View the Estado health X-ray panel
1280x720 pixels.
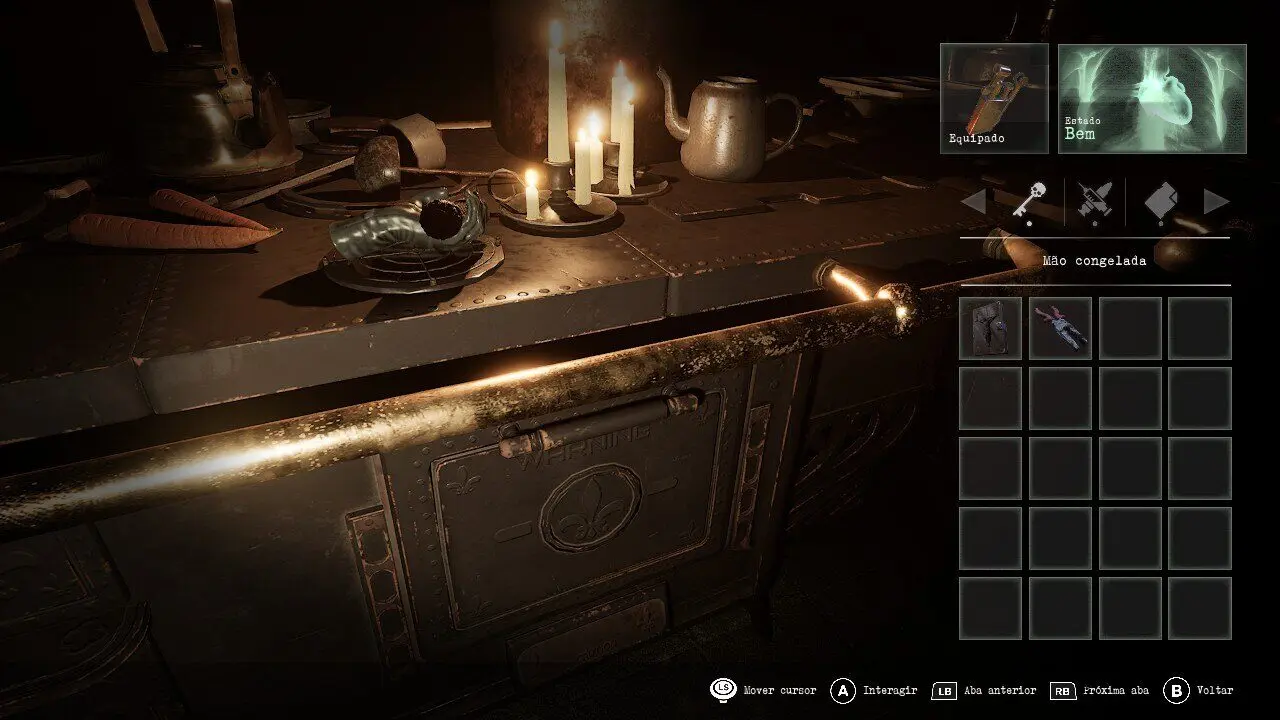[x=1152, y=98]
